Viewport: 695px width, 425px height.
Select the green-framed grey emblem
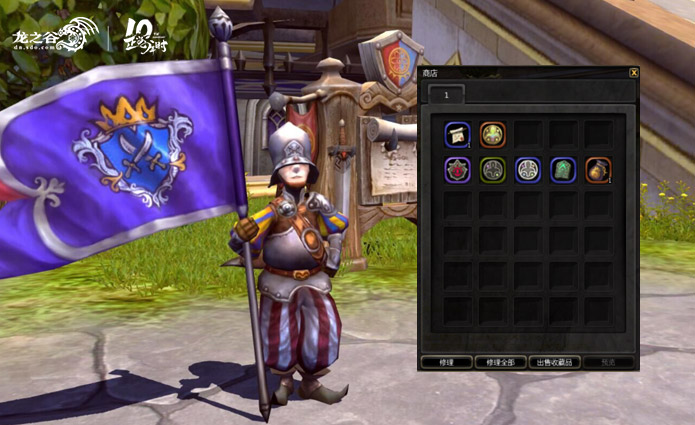pos(493,169)
